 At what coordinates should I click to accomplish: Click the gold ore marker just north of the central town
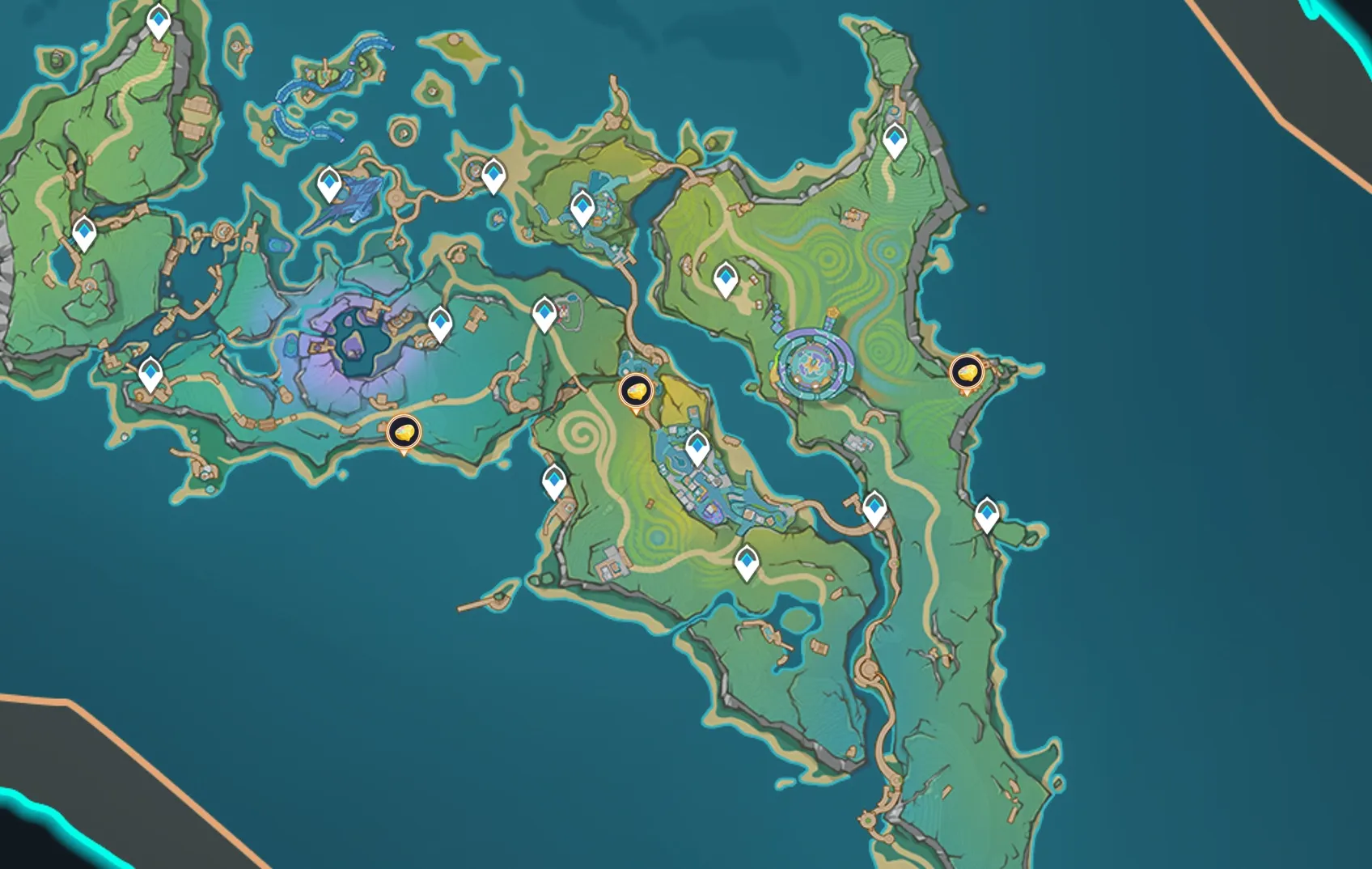point(636,392)
